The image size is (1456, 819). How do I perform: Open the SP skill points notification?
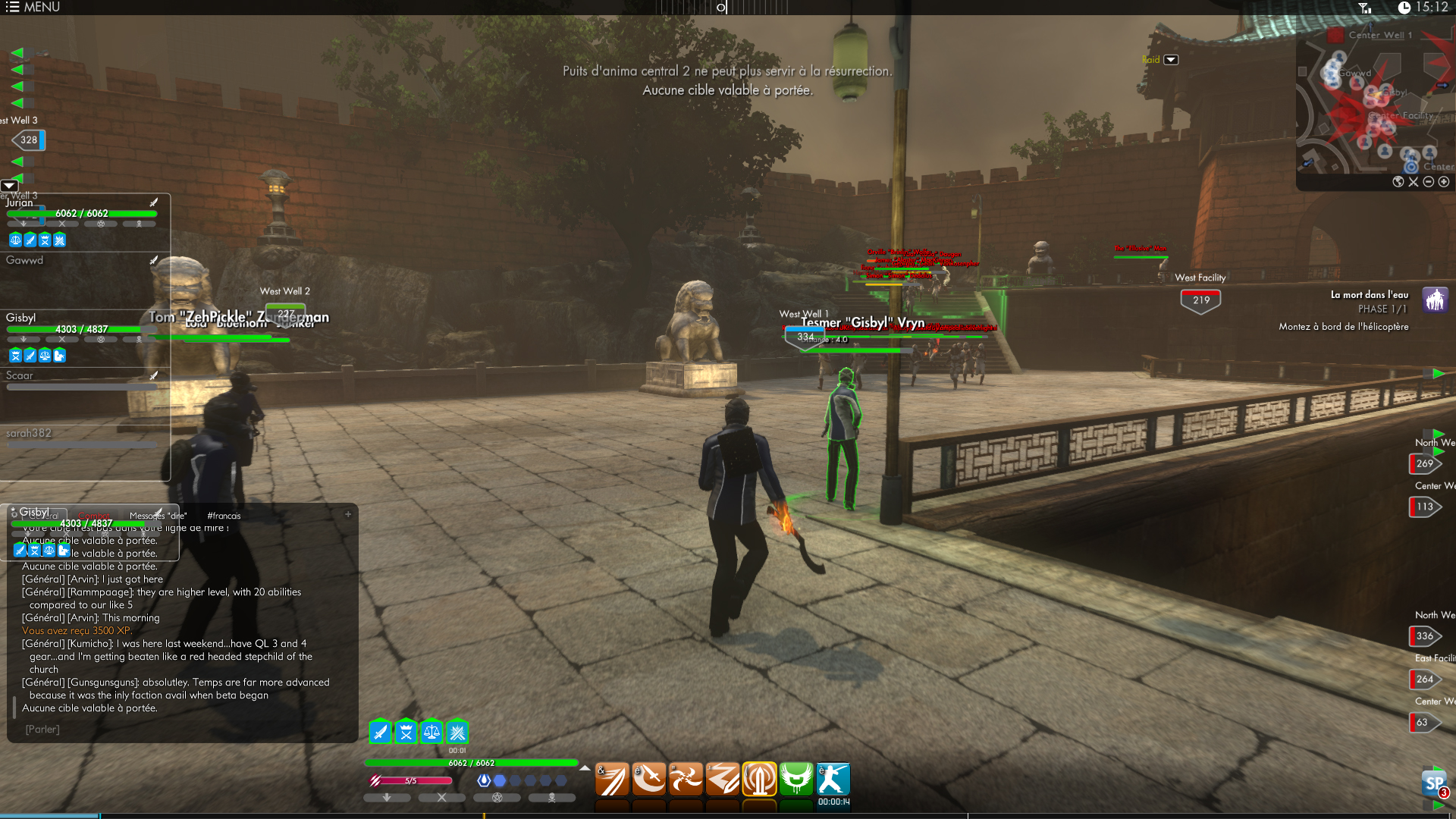pyautogui.click(x=1433, y=784)
